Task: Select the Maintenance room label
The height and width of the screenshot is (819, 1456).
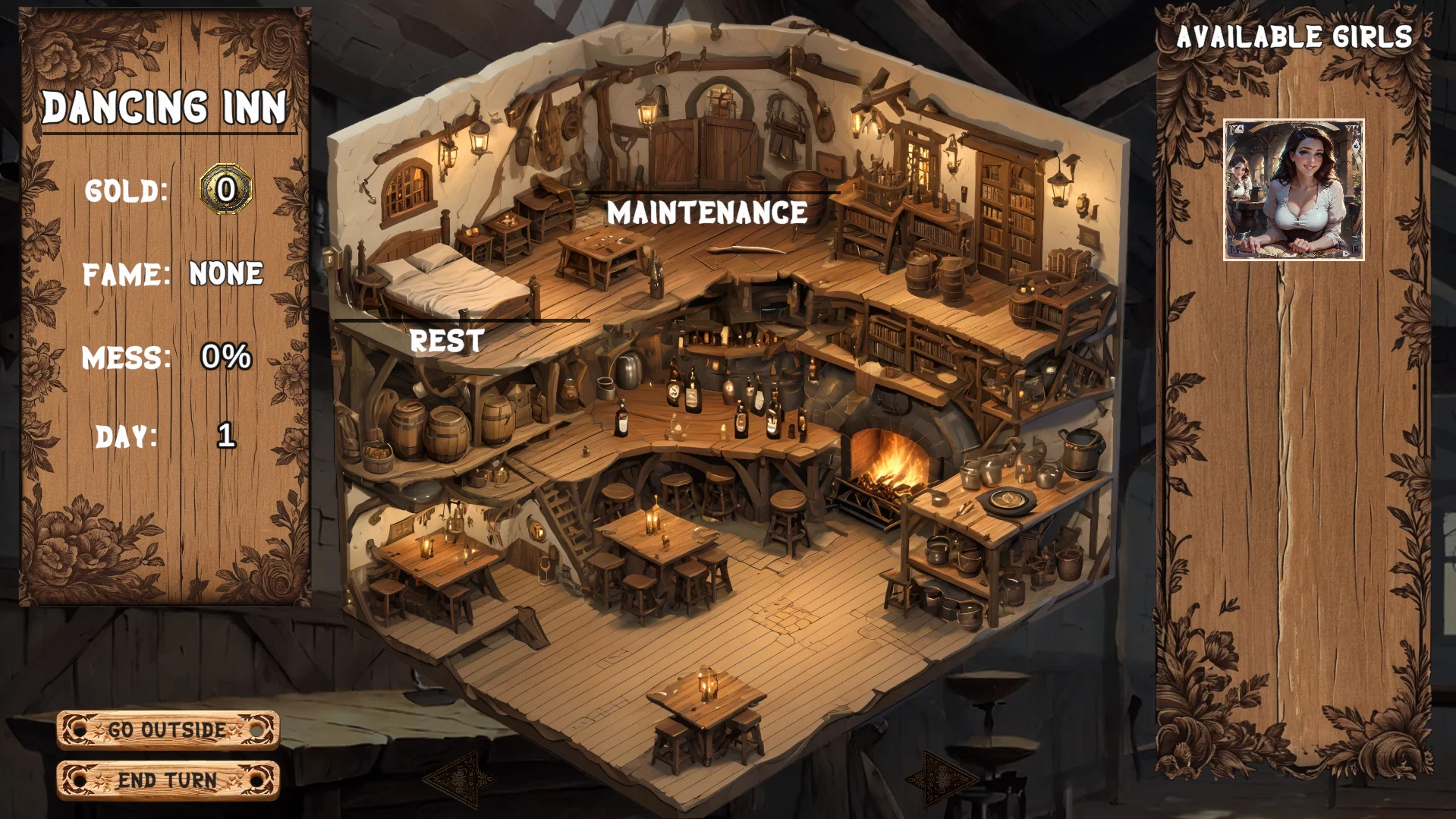Action: coord(707,213)
